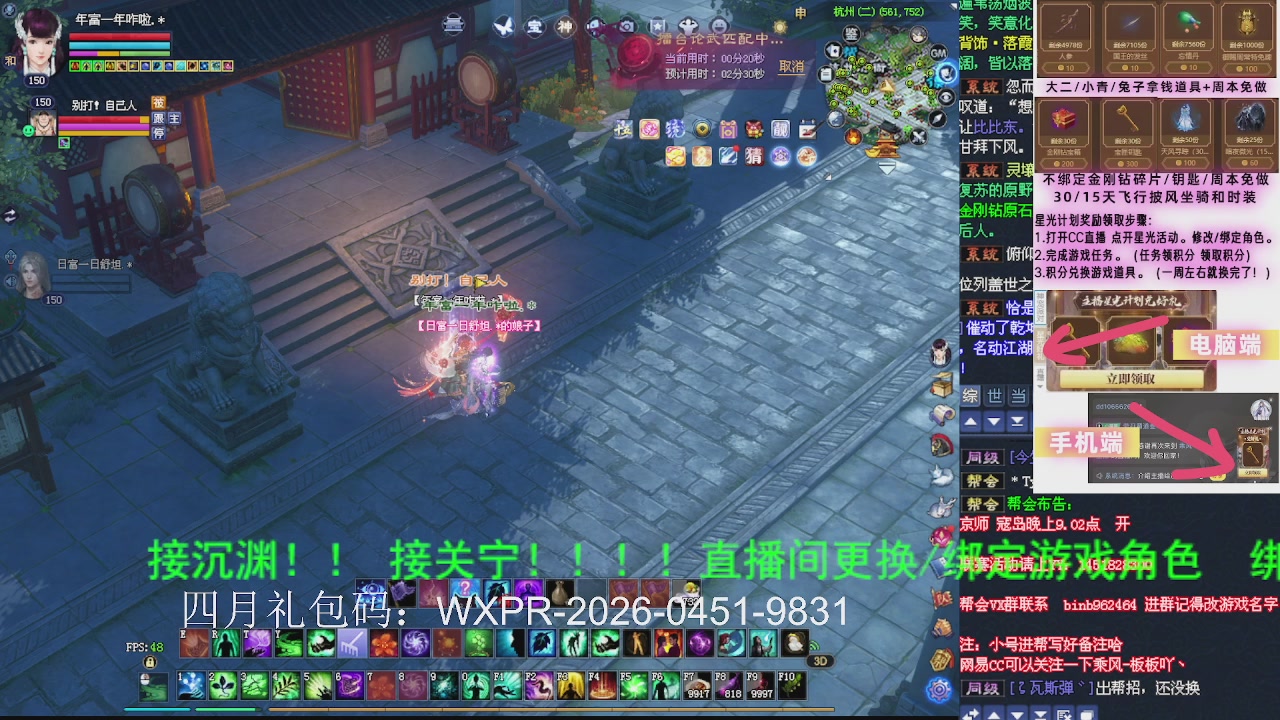Image resolution: width=1280 pixels, height=720 pixels.
Task: Toggle the 3D camera mode button near the skill bar
Action: tap(820, 660)
